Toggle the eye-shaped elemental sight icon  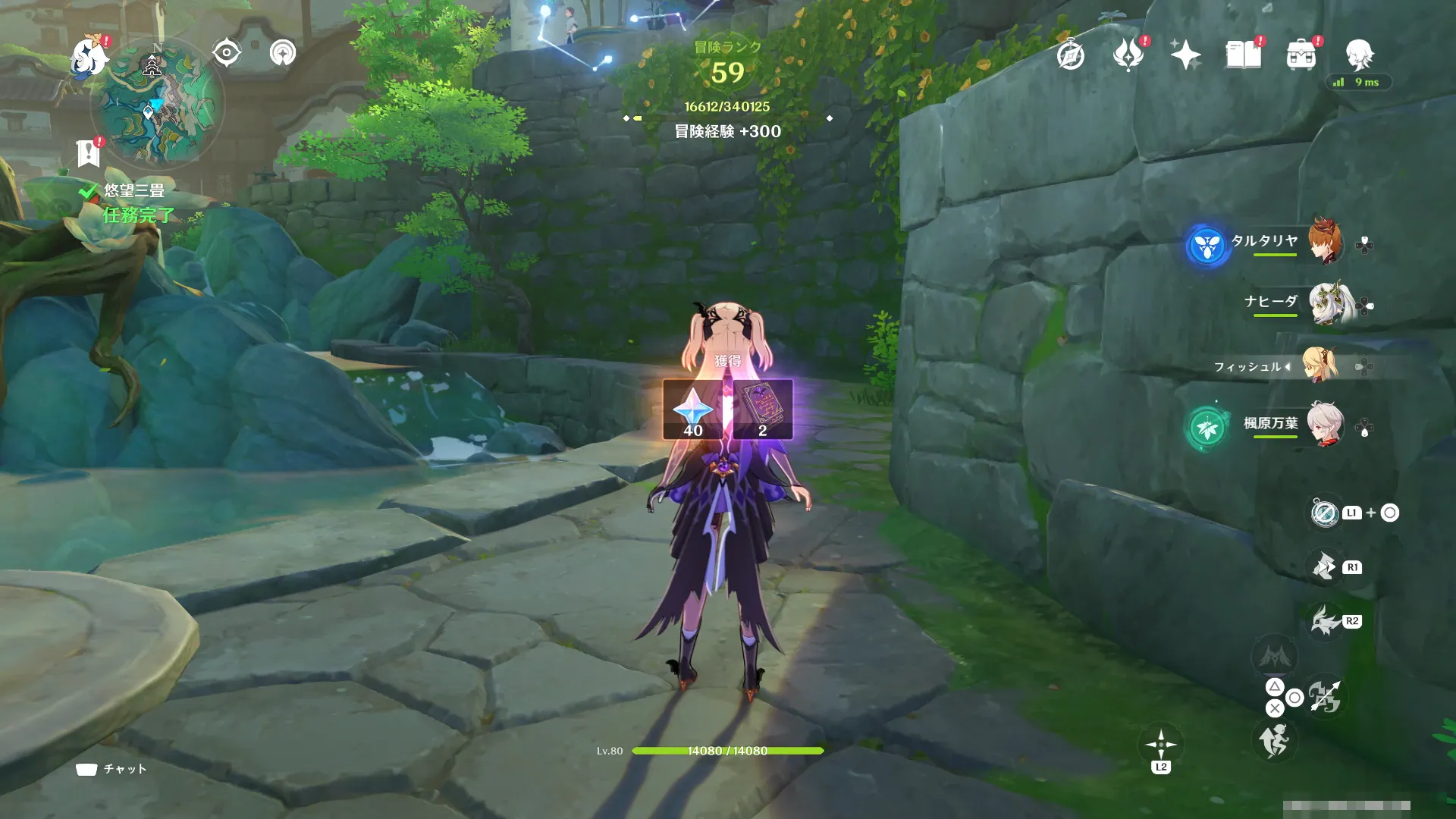[227, 53]
